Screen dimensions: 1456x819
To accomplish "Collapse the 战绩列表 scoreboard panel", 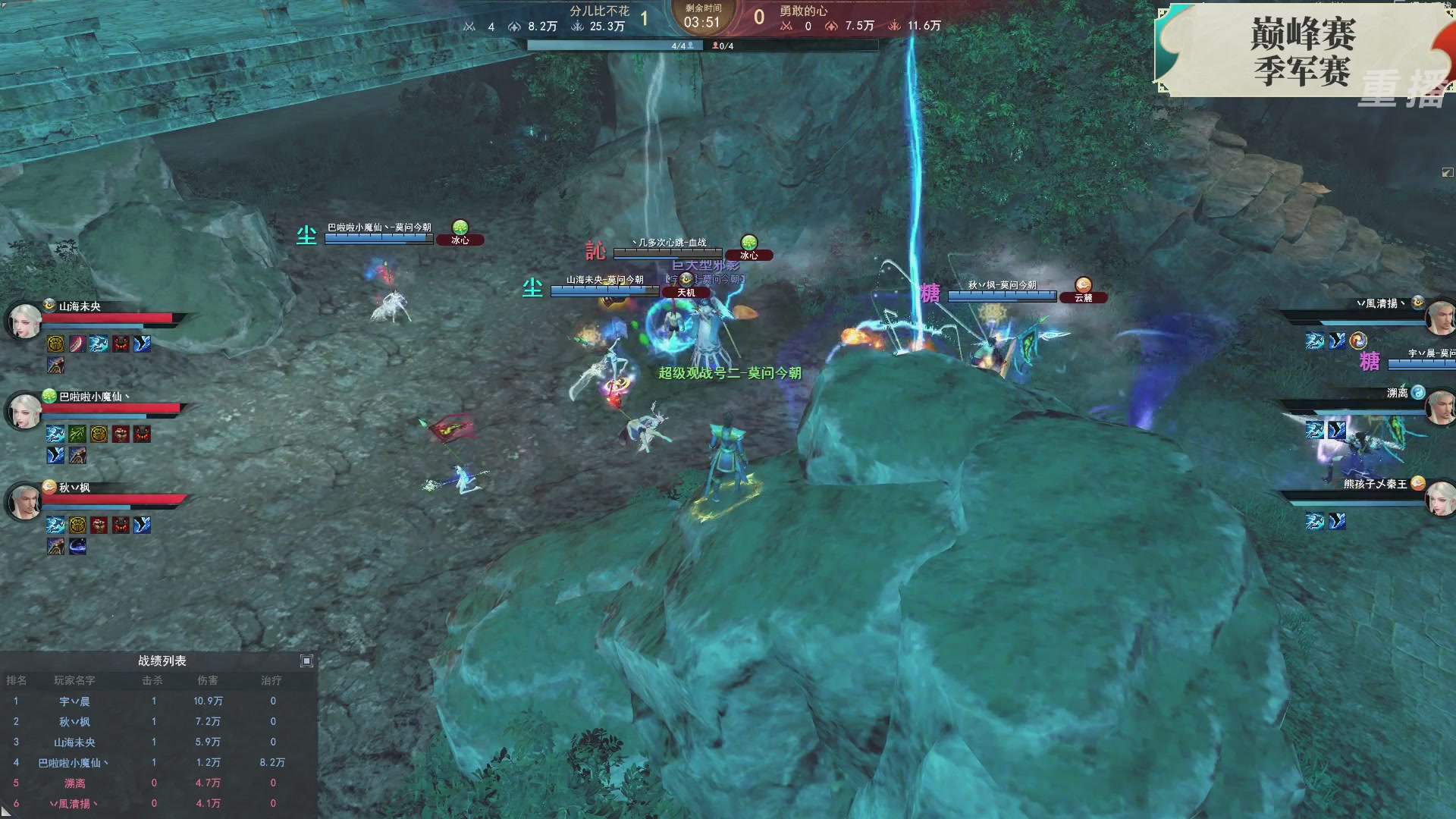I will (x=306, y=661).
